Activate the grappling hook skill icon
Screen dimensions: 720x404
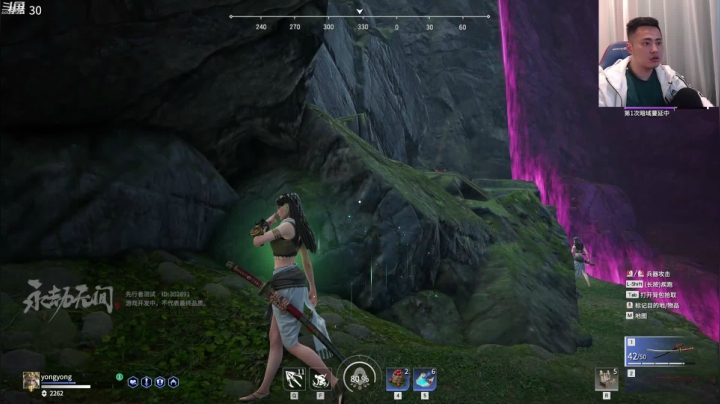pyautogui.click(x=294, y=378)
